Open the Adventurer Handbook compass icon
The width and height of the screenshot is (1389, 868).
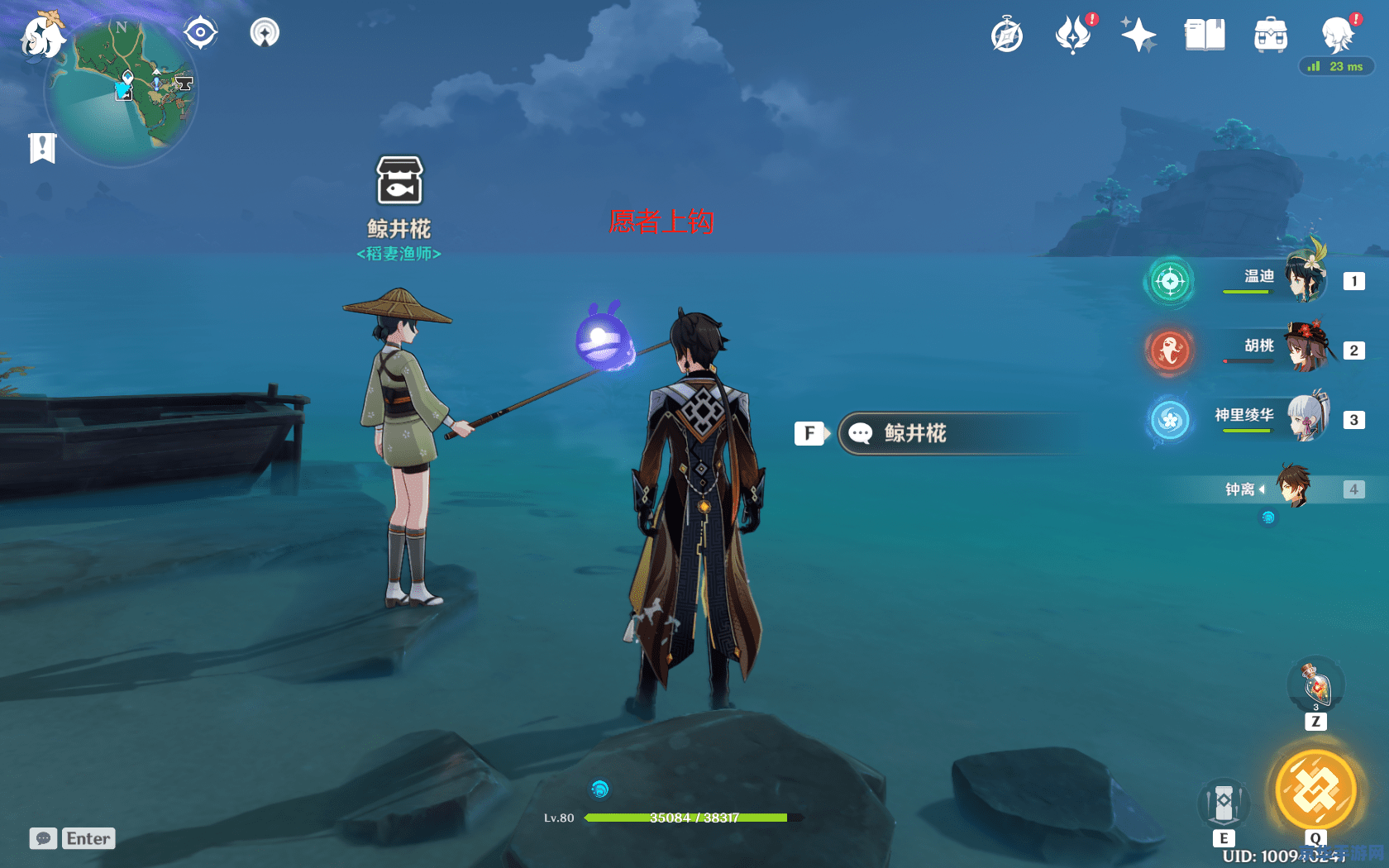click(x=1006, y=35)
